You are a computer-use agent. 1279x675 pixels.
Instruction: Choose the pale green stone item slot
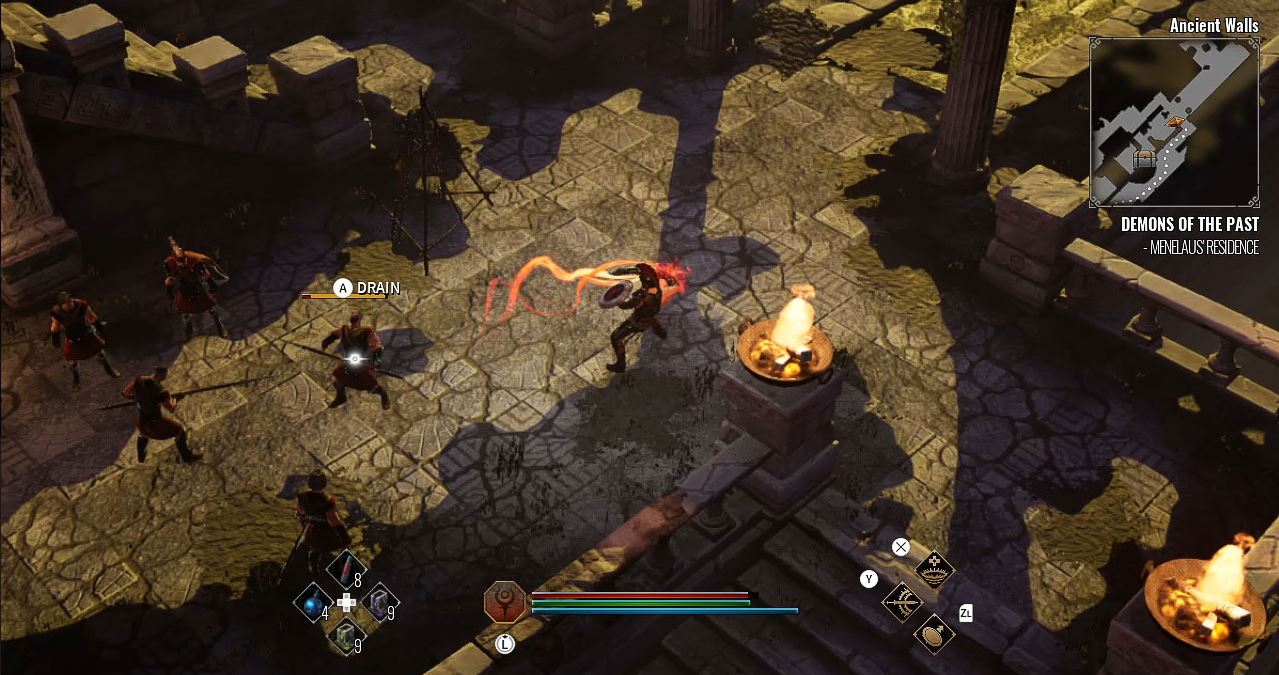click(x=346, y=634)
